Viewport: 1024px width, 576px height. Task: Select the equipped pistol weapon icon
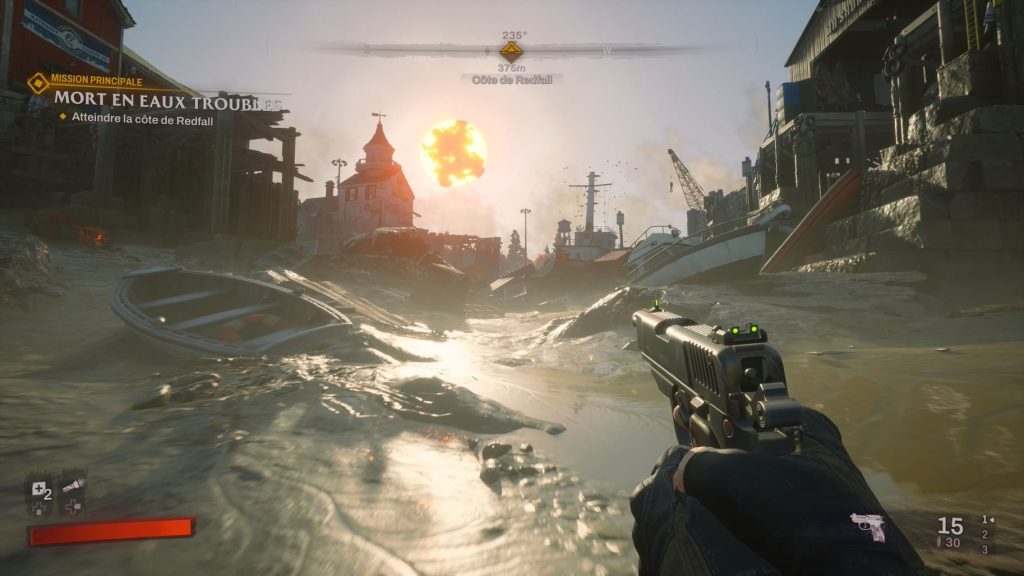867,526
